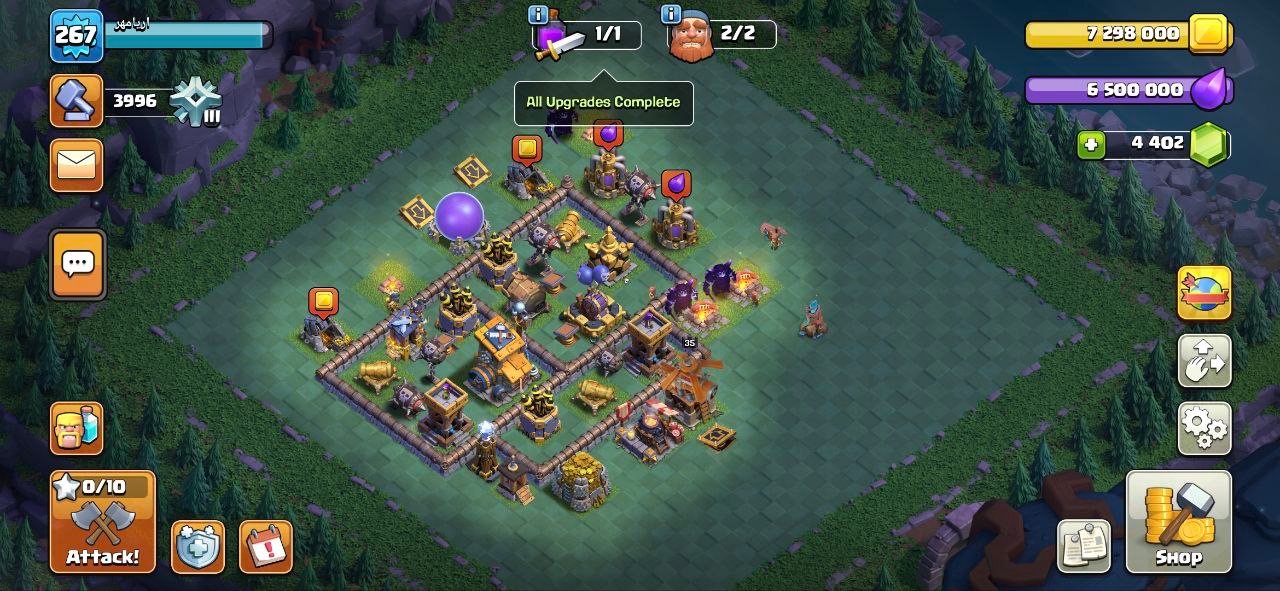Open the calendar events icon
1280x591 pixels.
[265, 546]
